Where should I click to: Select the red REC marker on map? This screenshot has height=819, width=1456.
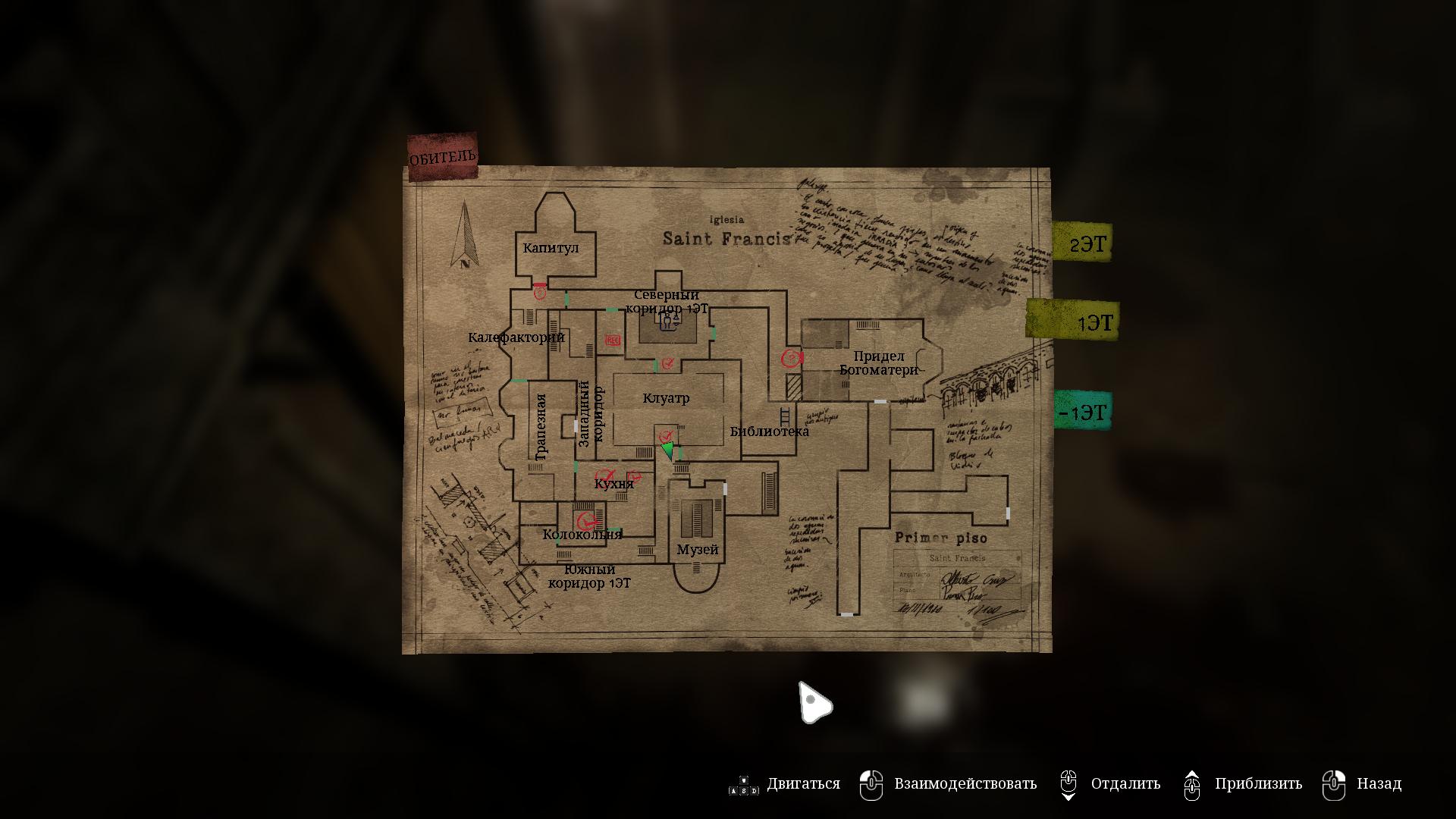613,340
